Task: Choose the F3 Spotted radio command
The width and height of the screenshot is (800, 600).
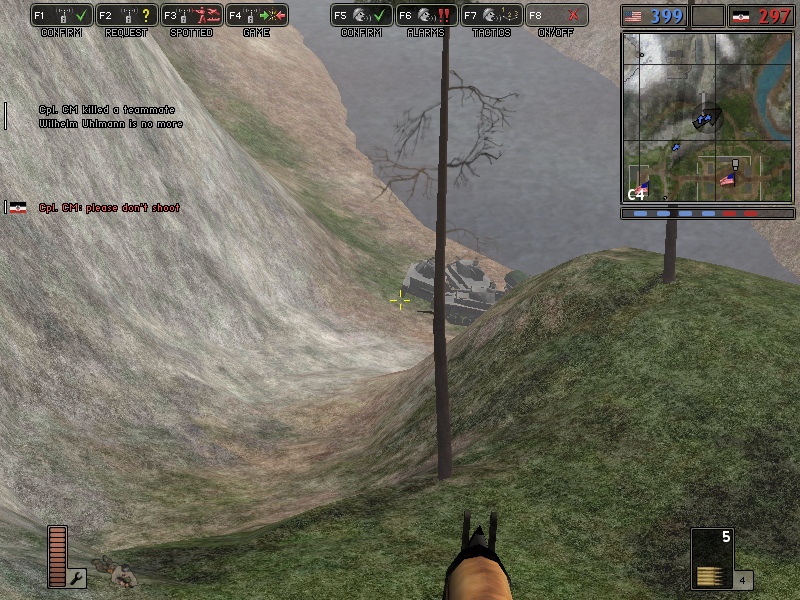Action: (191, 16)
